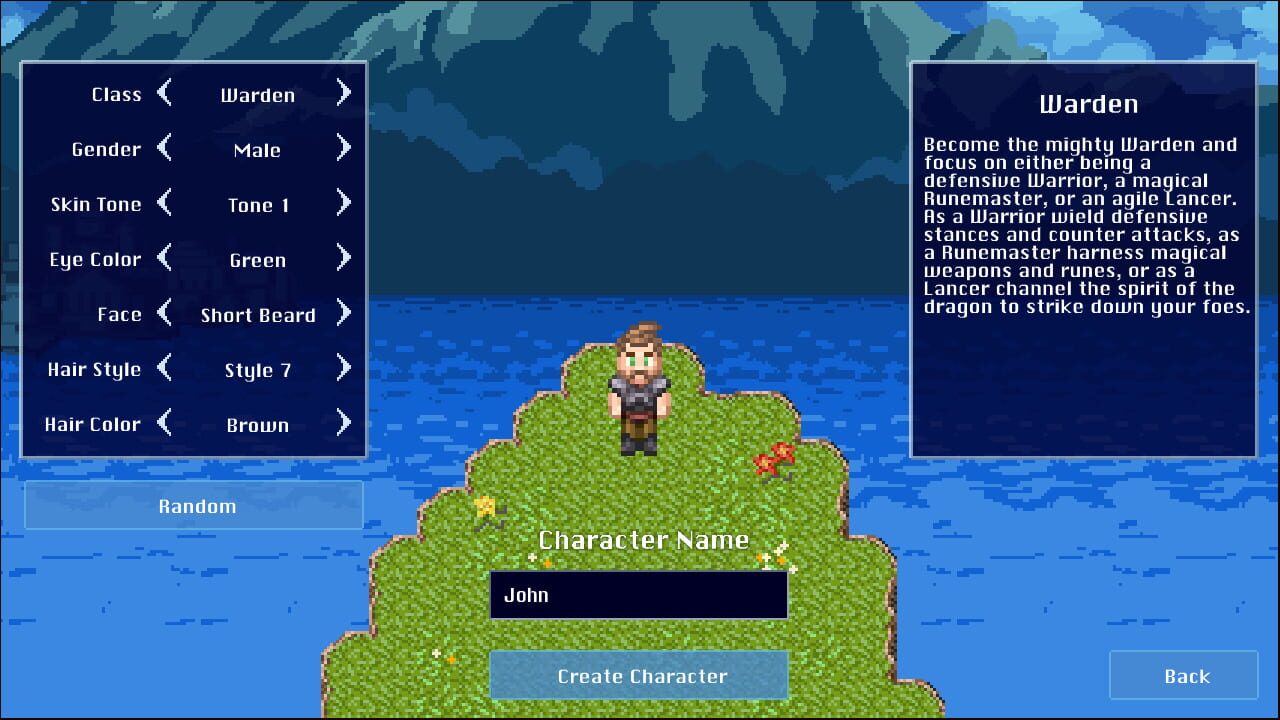Click the left arrow beside Hair Style
1280x720 pixels.
tap(167, 369)
